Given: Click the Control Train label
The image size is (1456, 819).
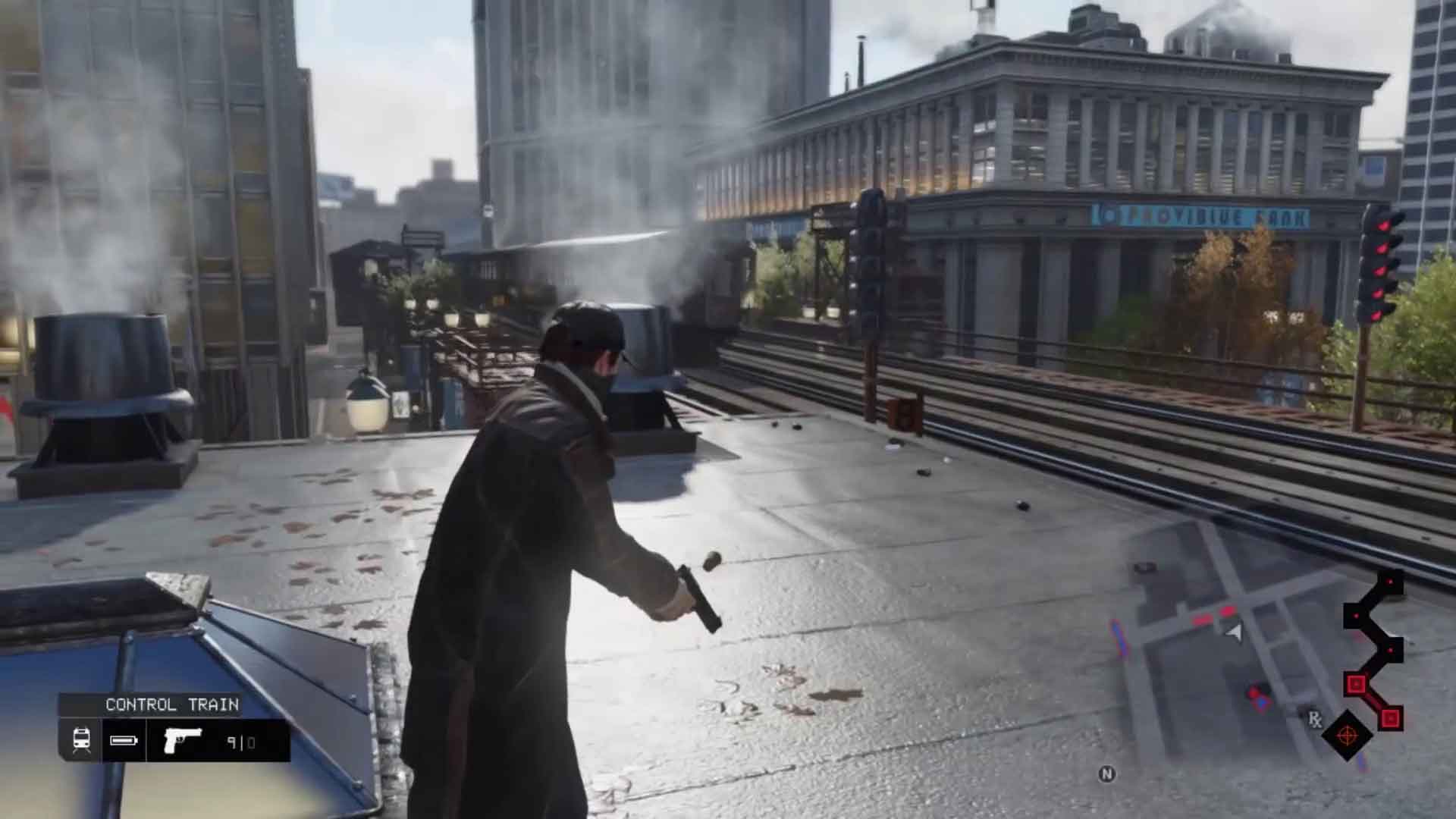Looking at the screenshot, I should [x=172, y=704].
